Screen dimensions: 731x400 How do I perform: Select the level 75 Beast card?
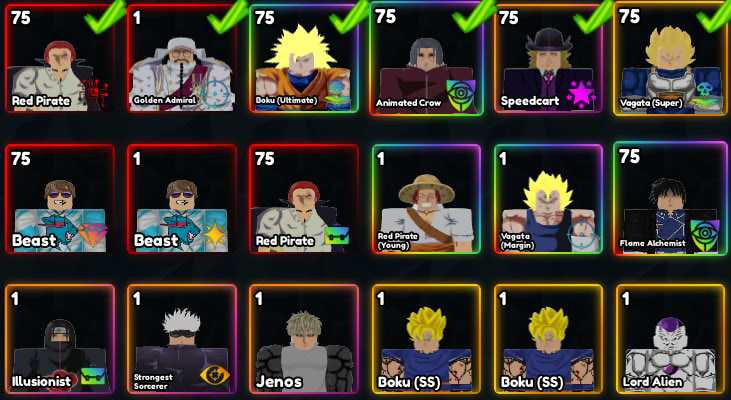60,198
